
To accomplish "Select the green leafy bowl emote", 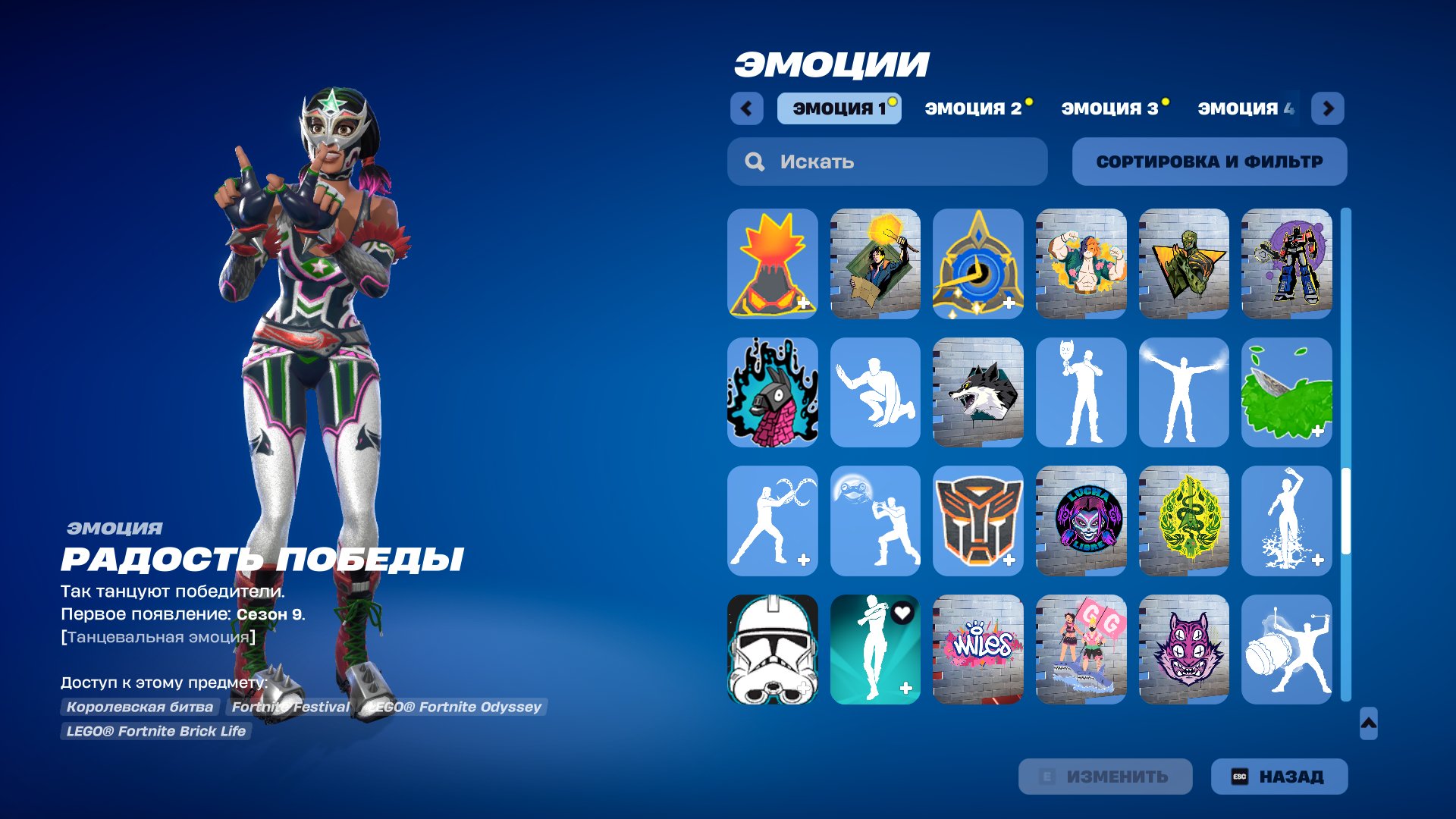I will pyautogui.click(x=1286, y=392).
